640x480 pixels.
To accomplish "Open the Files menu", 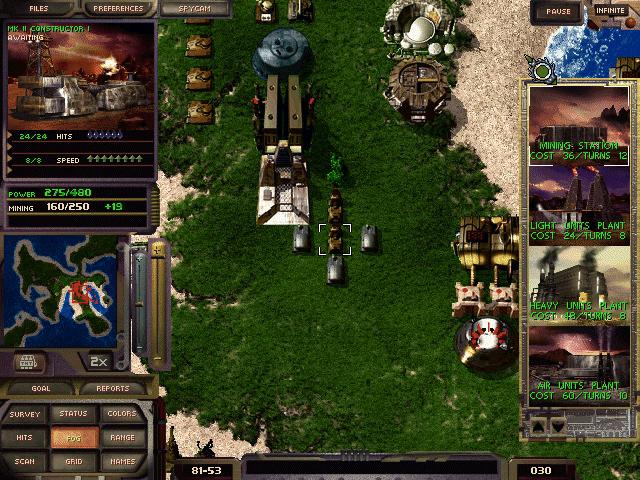I will point(39,8).
